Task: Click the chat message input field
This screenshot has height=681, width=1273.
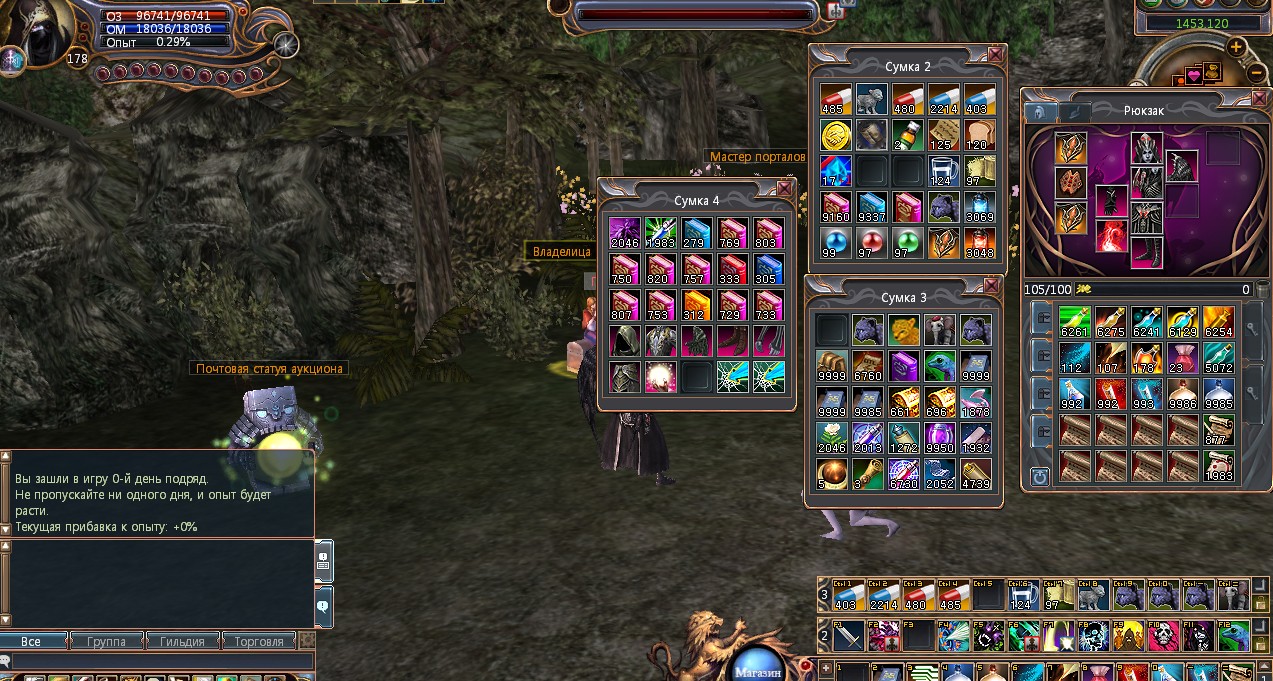Action: pyautogui.click(x=160, y=662)
